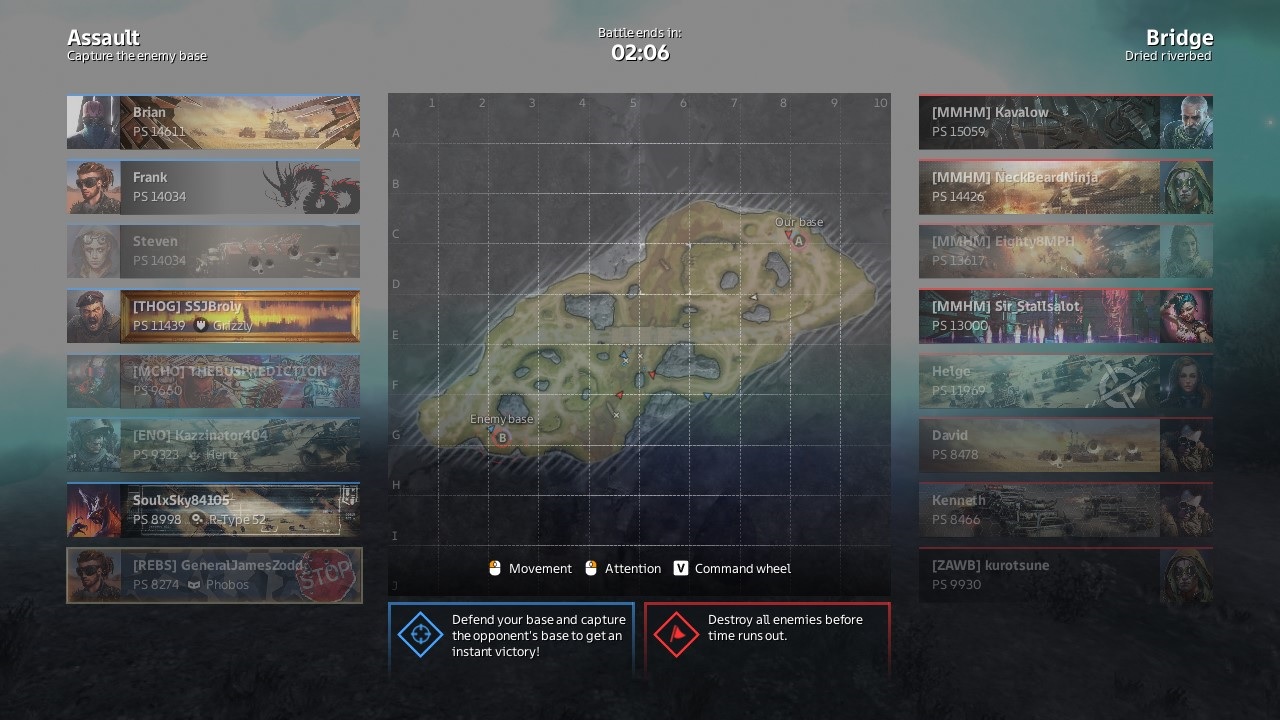The width and height of the screenshot is (1280, 720).
Task: Select [MCHO] THEBUSPREDICTION player row
Action: tap(213, 381)
